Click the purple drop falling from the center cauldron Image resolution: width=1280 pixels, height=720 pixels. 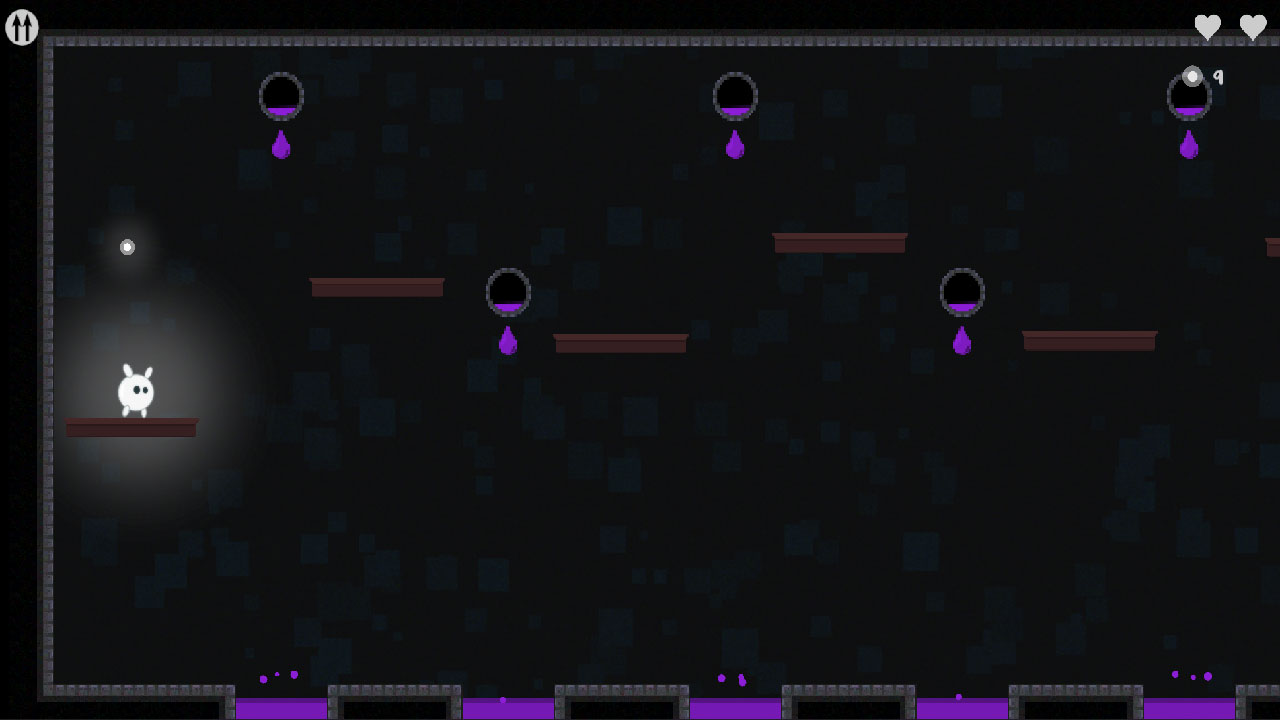(x=735, y=146)
